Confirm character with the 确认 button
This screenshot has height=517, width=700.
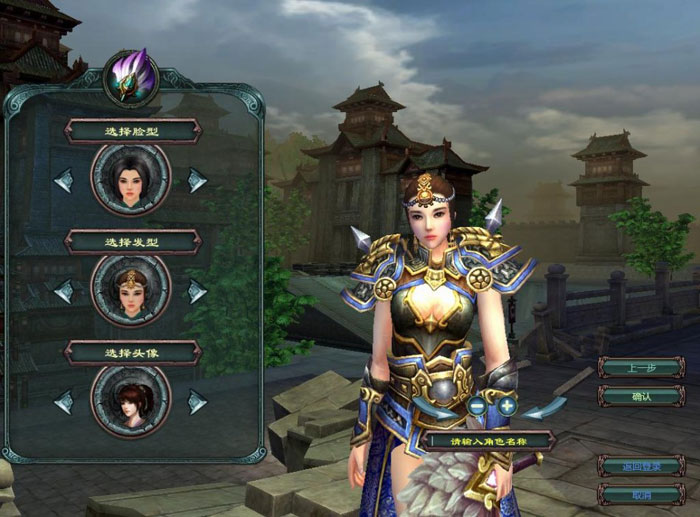[641, 396]
